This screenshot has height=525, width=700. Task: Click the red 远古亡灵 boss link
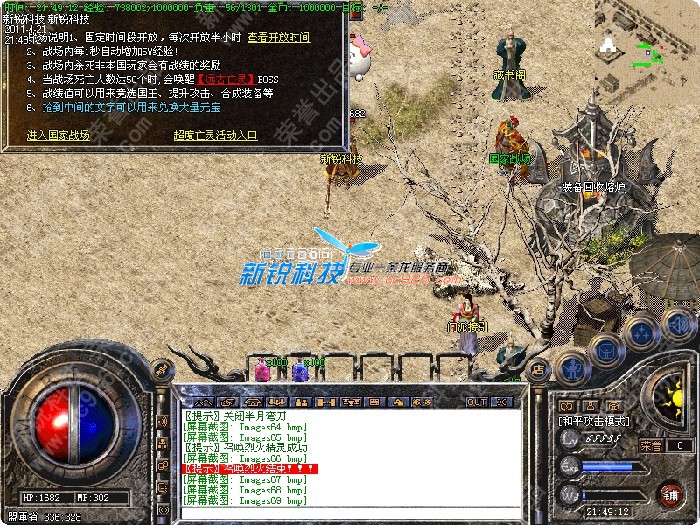coord(226,79)
